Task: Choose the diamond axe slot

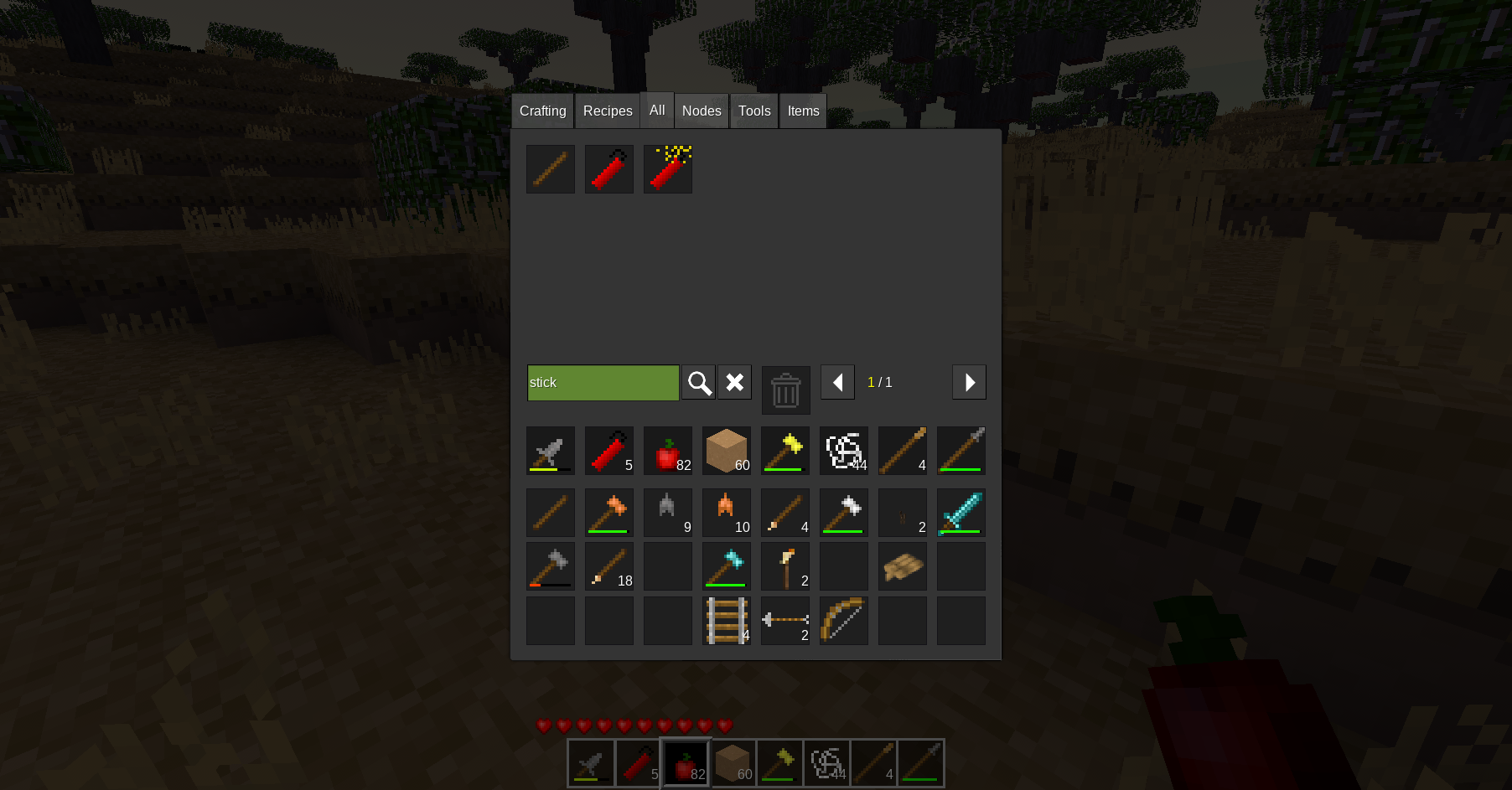Action: click(727, 566)
